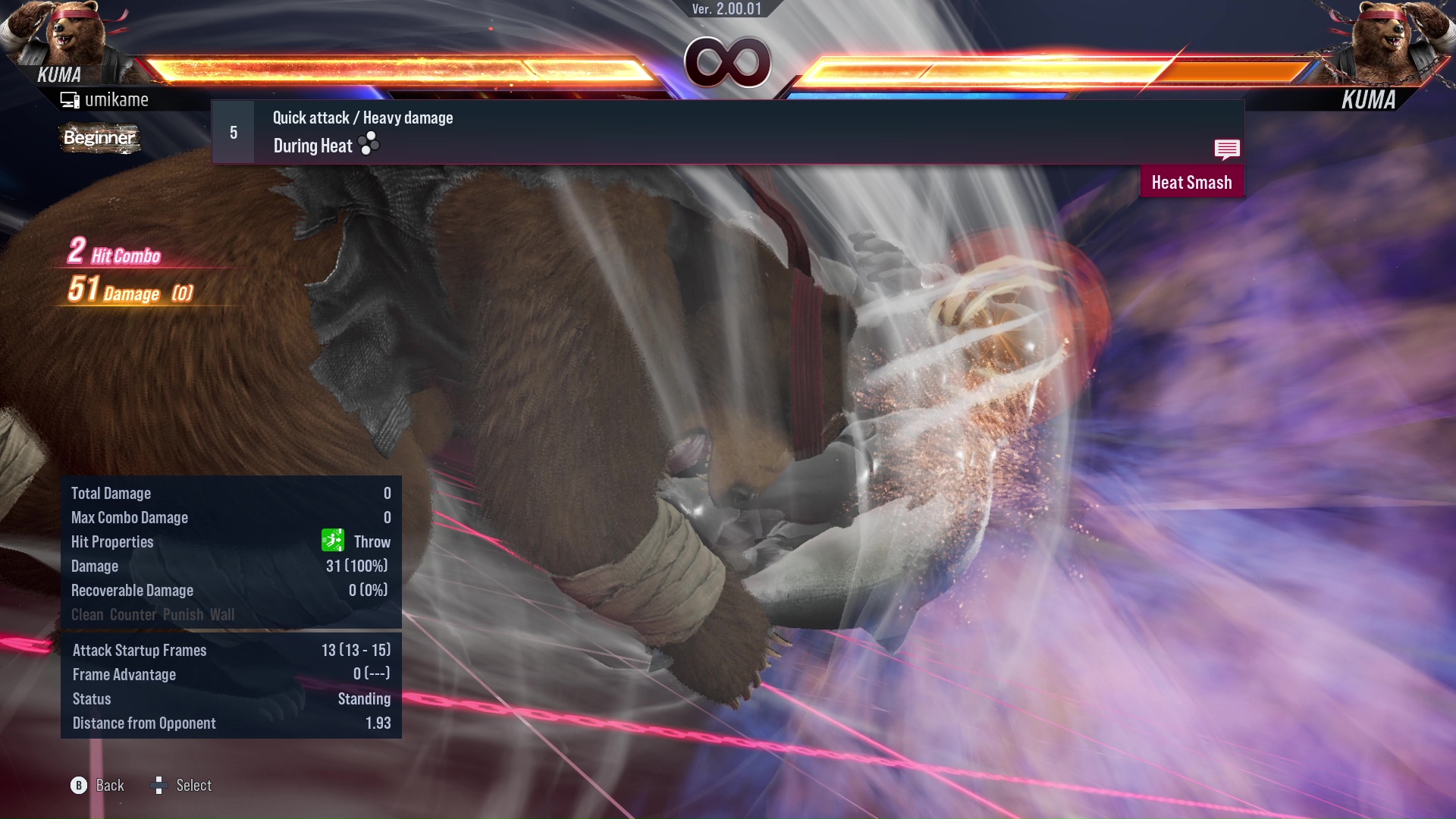Select the Heat Smash label tab

(1191, 182)
